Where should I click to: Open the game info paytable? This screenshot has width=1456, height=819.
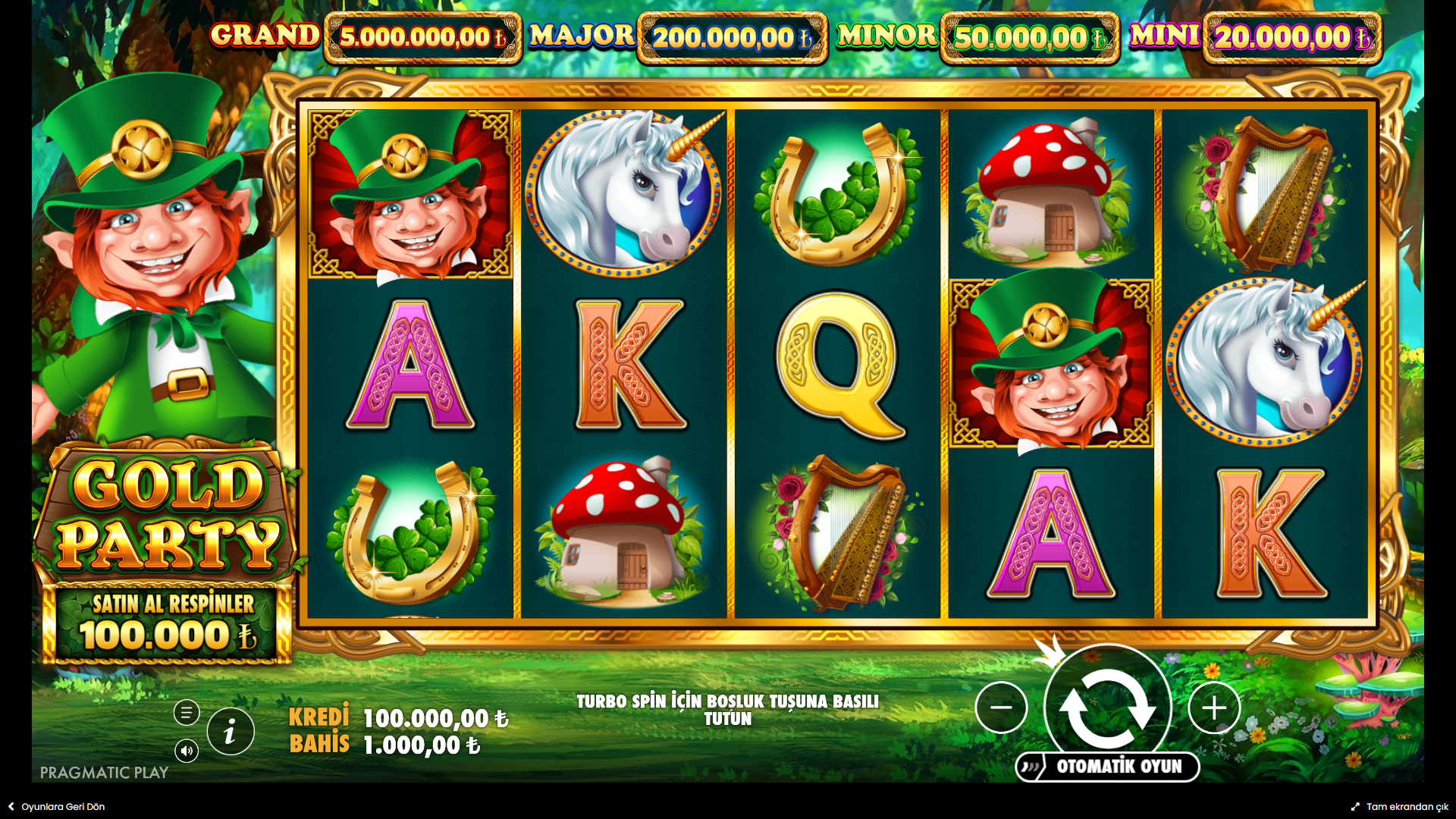point(231,732)
